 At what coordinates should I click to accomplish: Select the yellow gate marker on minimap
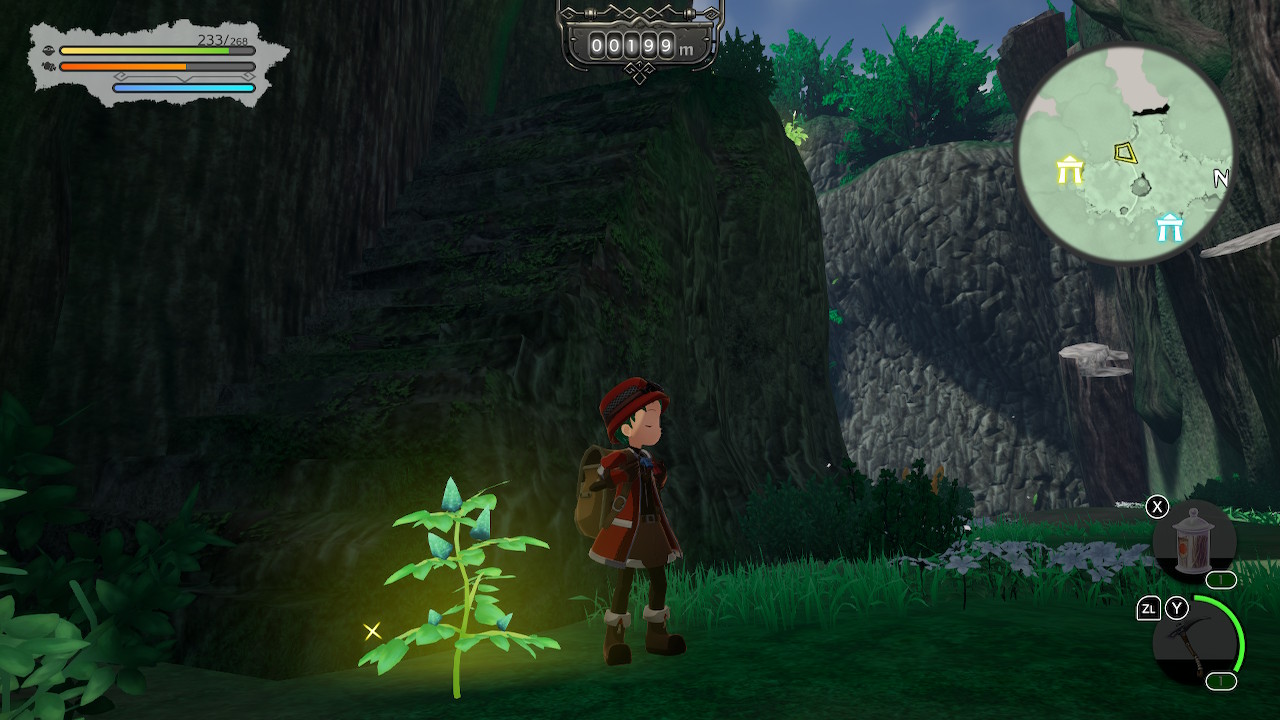[1070, 170]
